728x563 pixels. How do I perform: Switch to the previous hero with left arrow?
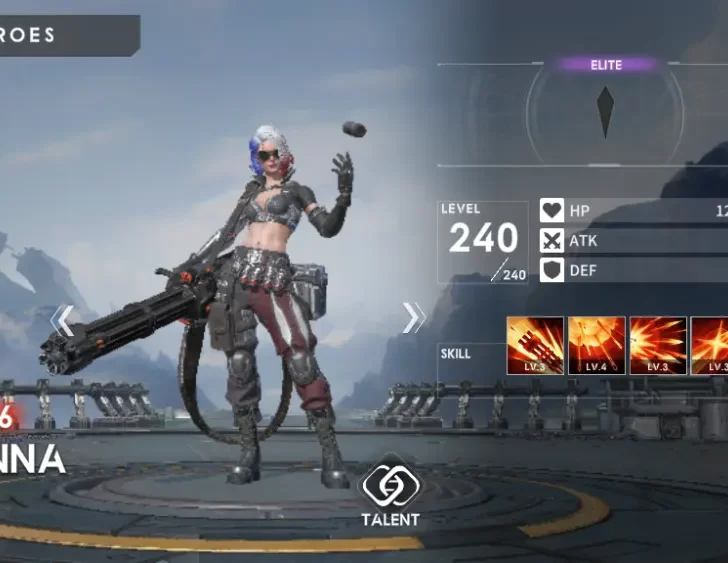click(x=63, y=320)
